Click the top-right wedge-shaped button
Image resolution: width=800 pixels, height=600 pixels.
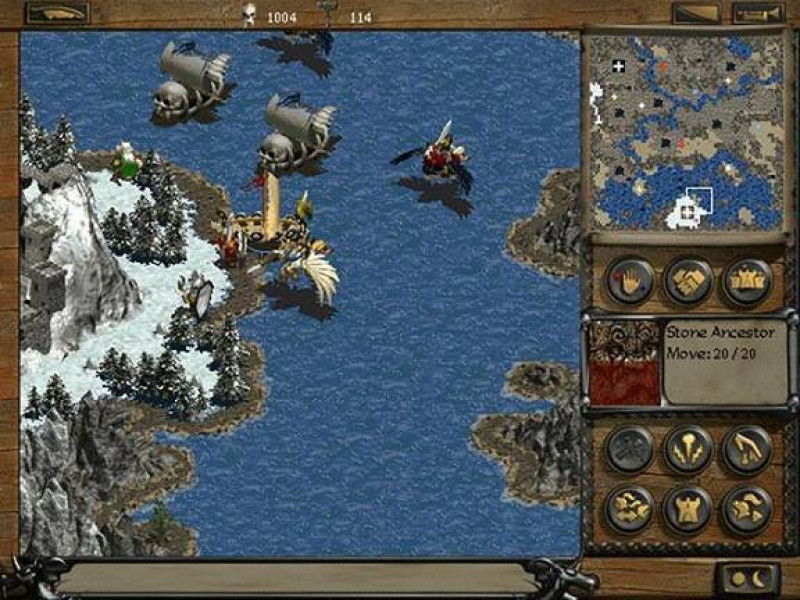[x=696, y=13]
